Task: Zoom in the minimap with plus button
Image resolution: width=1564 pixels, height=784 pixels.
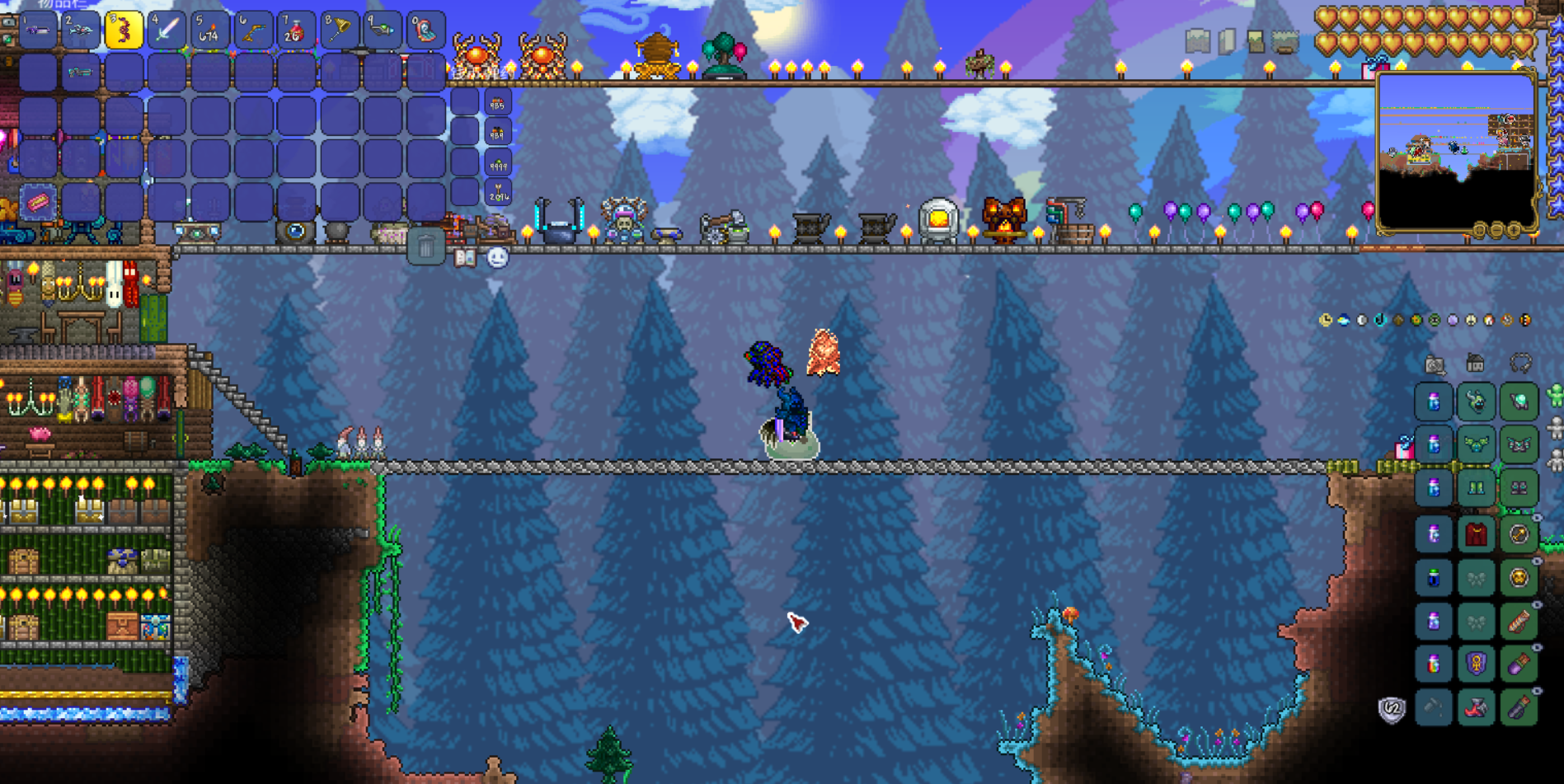Action: (1515, 231)
